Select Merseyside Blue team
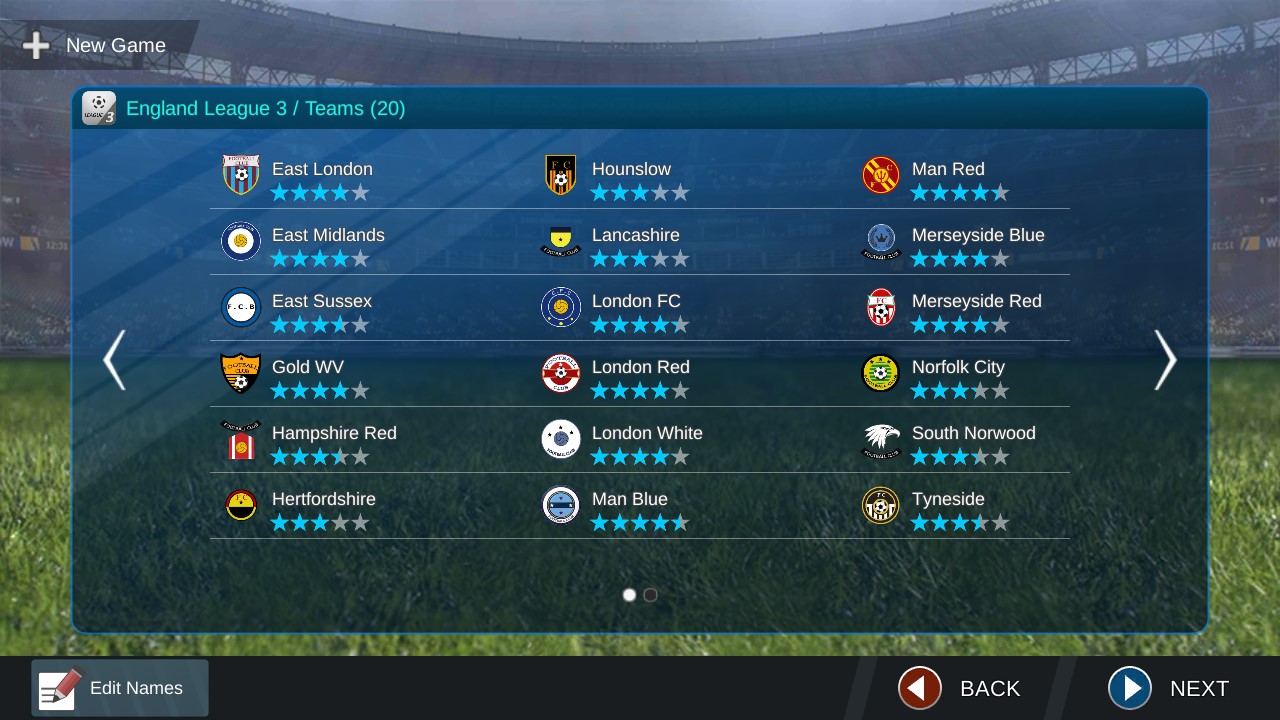 978,243
